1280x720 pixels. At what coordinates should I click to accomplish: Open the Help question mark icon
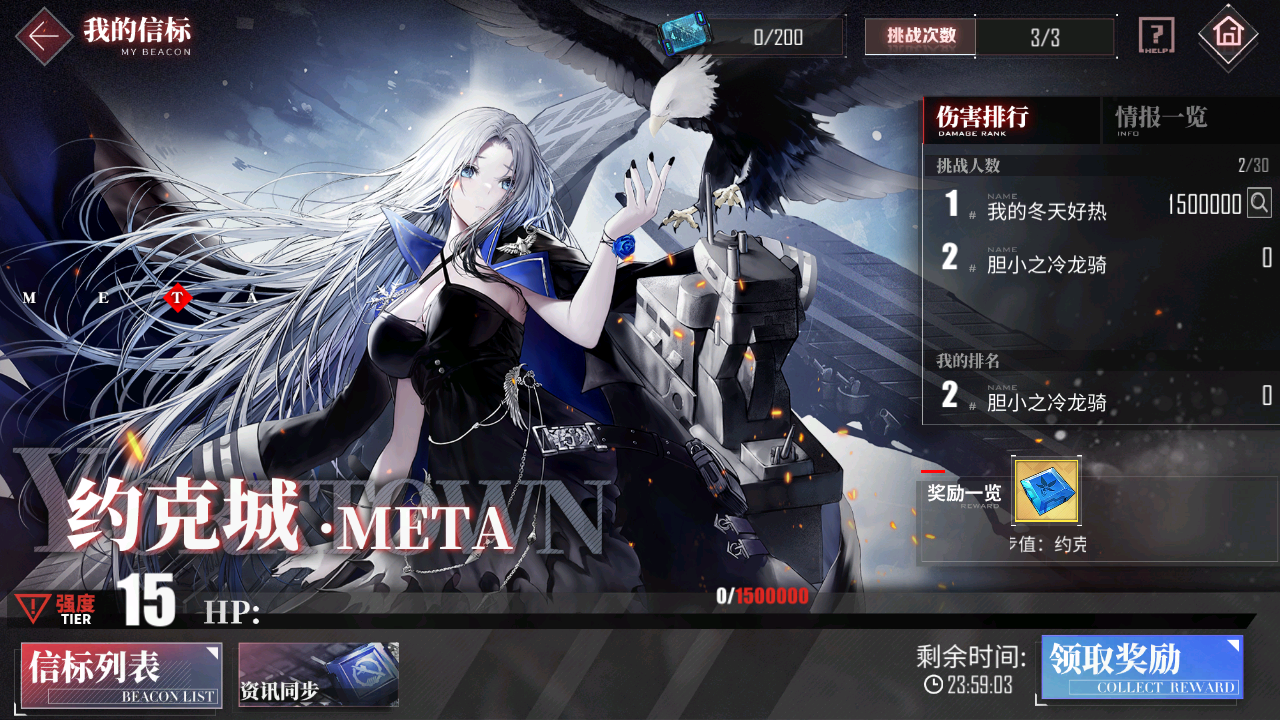click(1156, 36)
